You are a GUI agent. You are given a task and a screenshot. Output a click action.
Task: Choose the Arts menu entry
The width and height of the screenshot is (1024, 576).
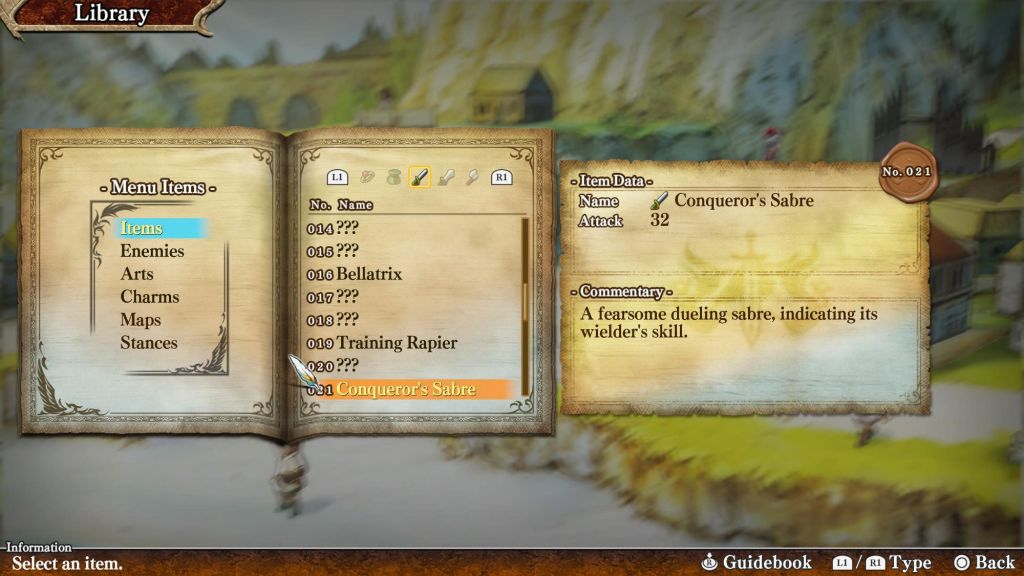(137, 274)
